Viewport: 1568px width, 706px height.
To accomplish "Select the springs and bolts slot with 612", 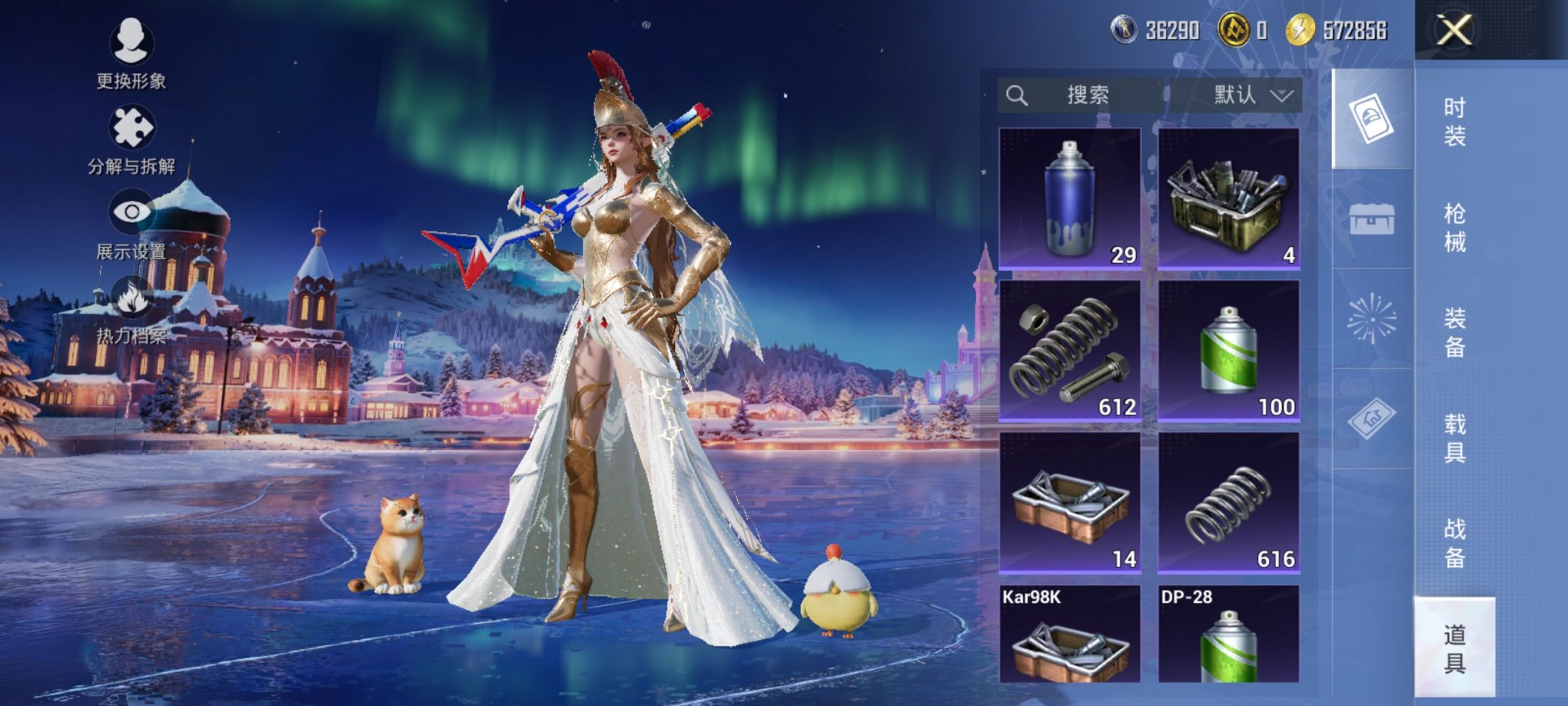I will pos(1069,351).
